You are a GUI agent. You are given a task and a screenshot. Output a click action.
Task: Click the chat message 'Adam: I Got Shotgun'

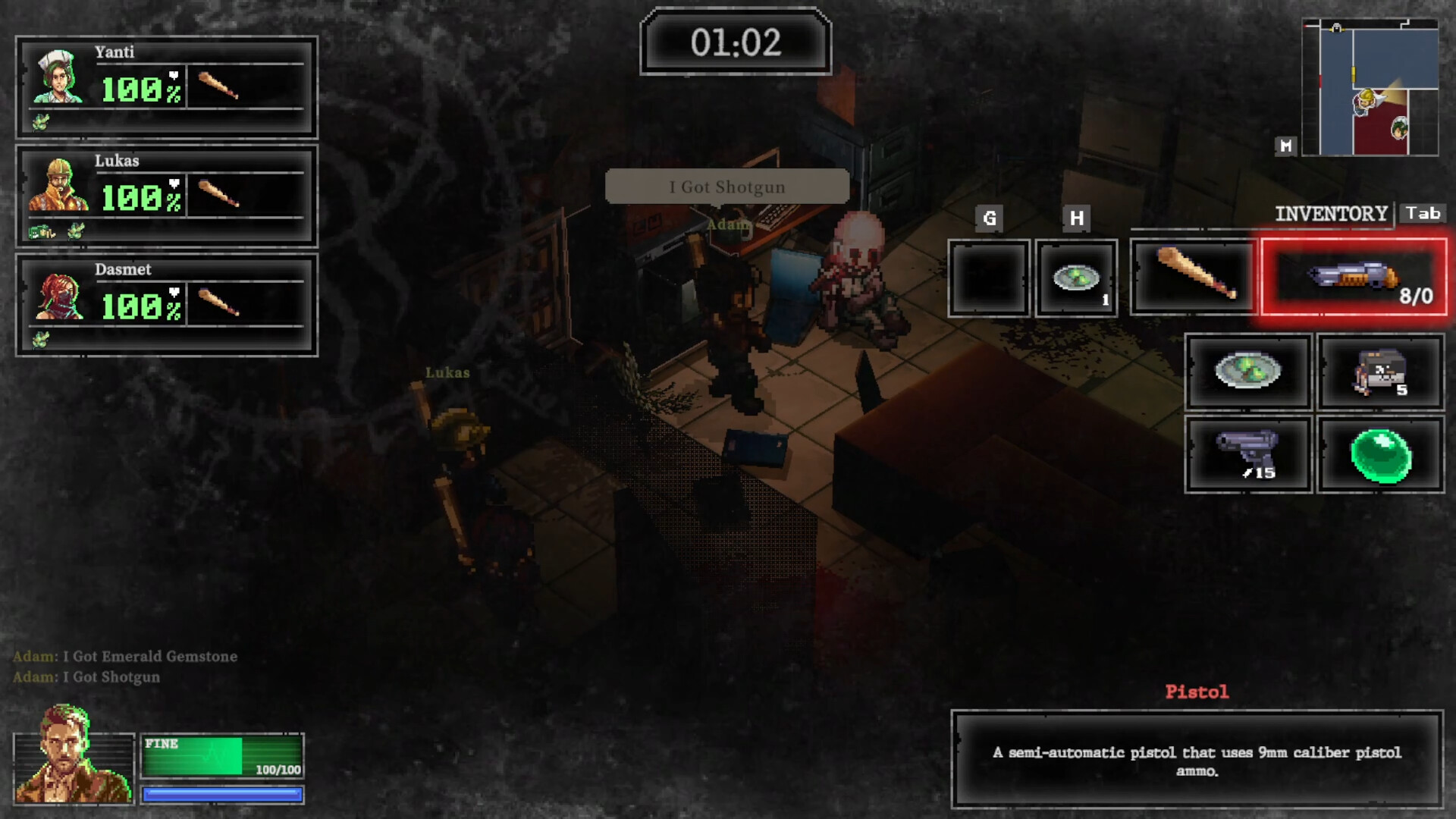click(86, 677)
